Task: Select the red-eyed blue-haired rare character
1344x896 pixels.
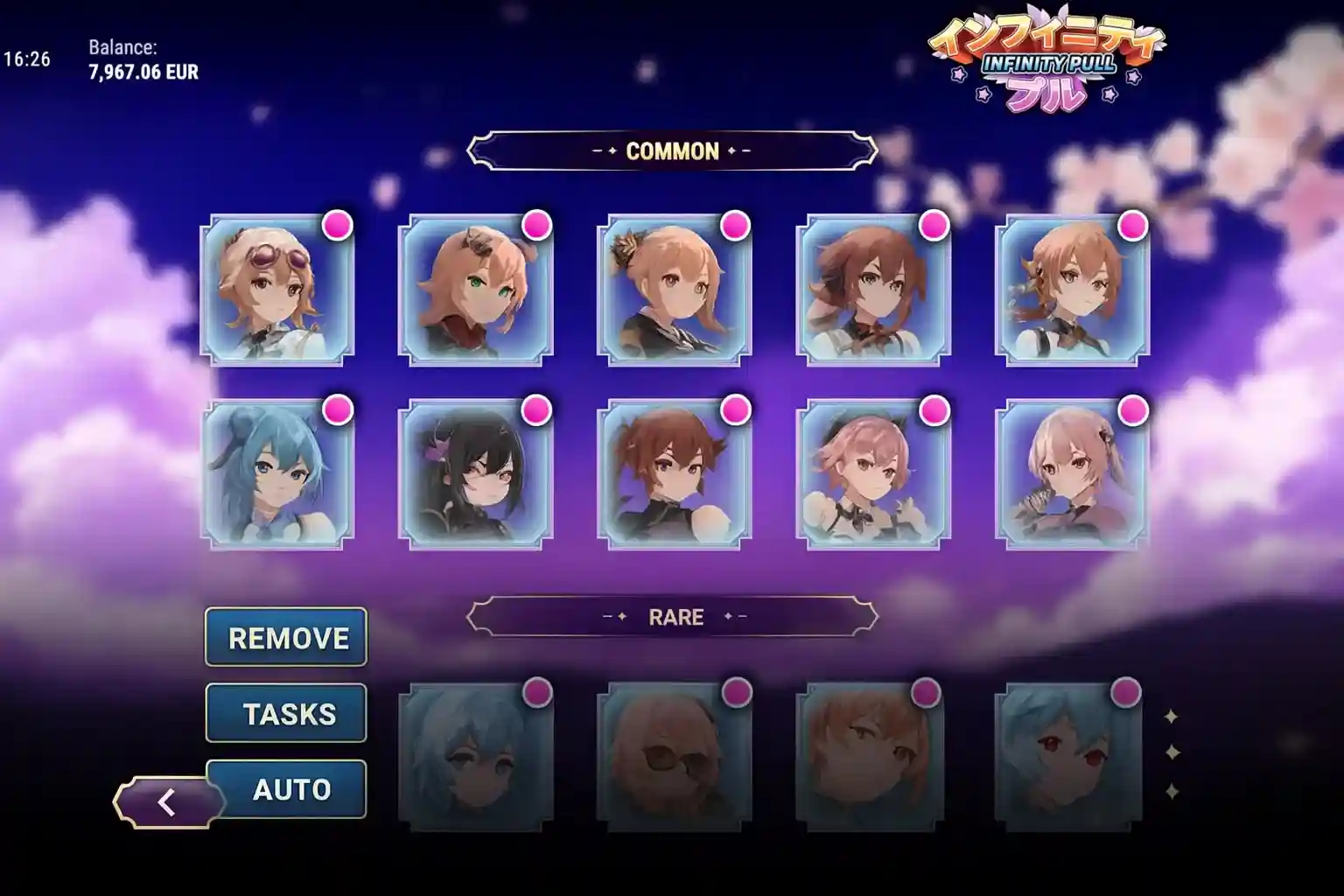Action: pos(1068,758)
